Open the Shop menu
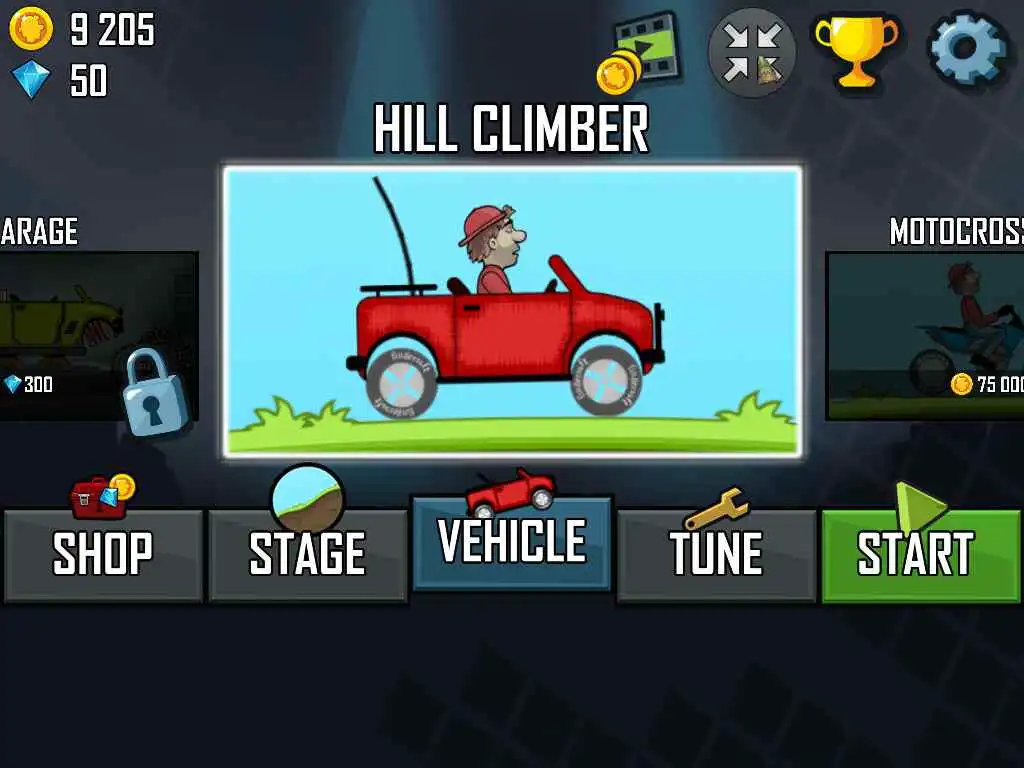1024x768 pixels. tap(103, 554)
